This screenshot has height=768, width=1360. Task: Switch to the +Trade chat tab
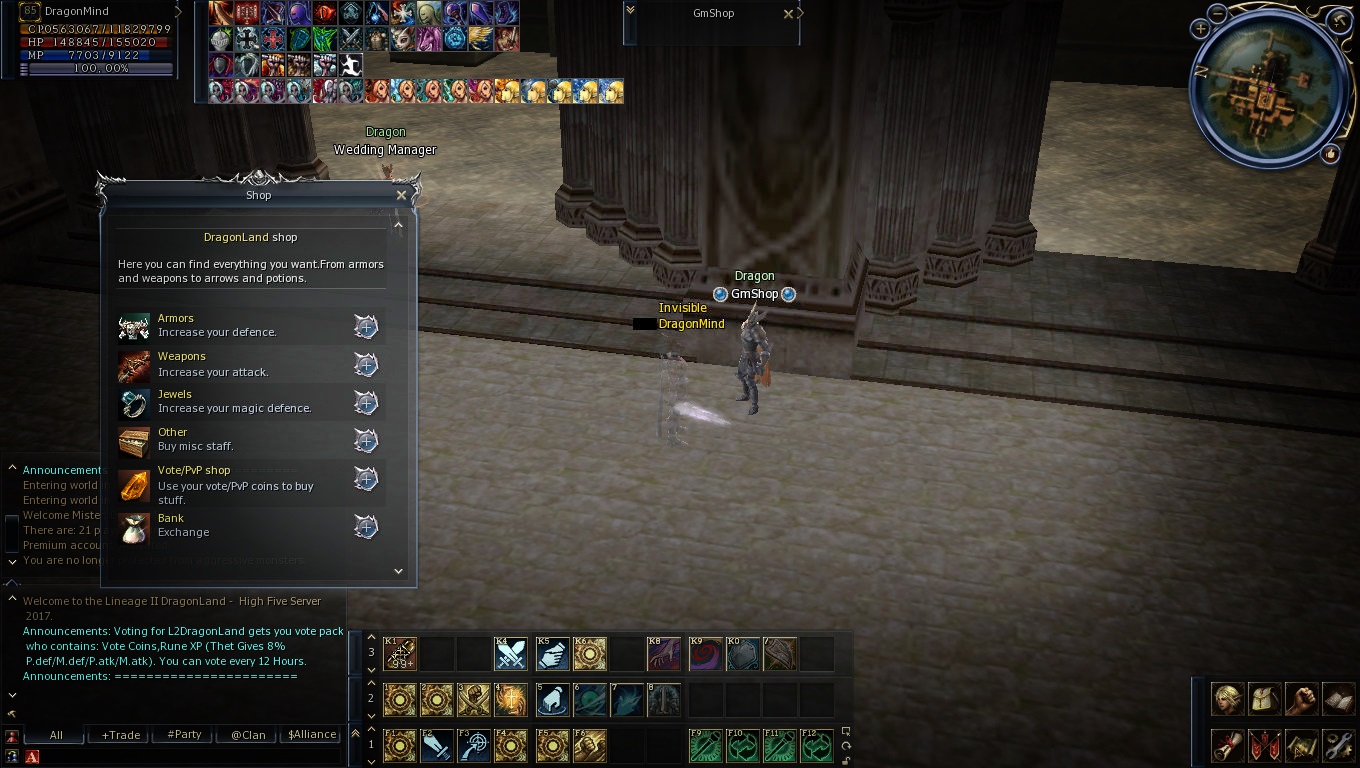121,735
